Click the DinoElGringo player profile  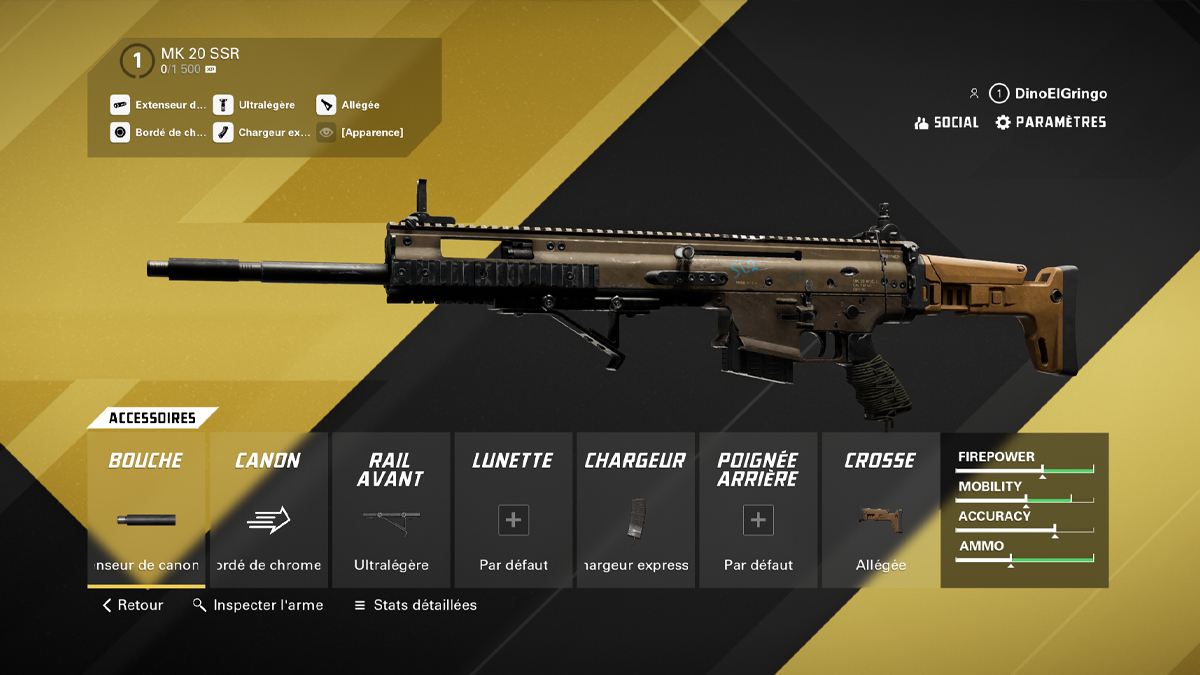(x=1048, y=94)
